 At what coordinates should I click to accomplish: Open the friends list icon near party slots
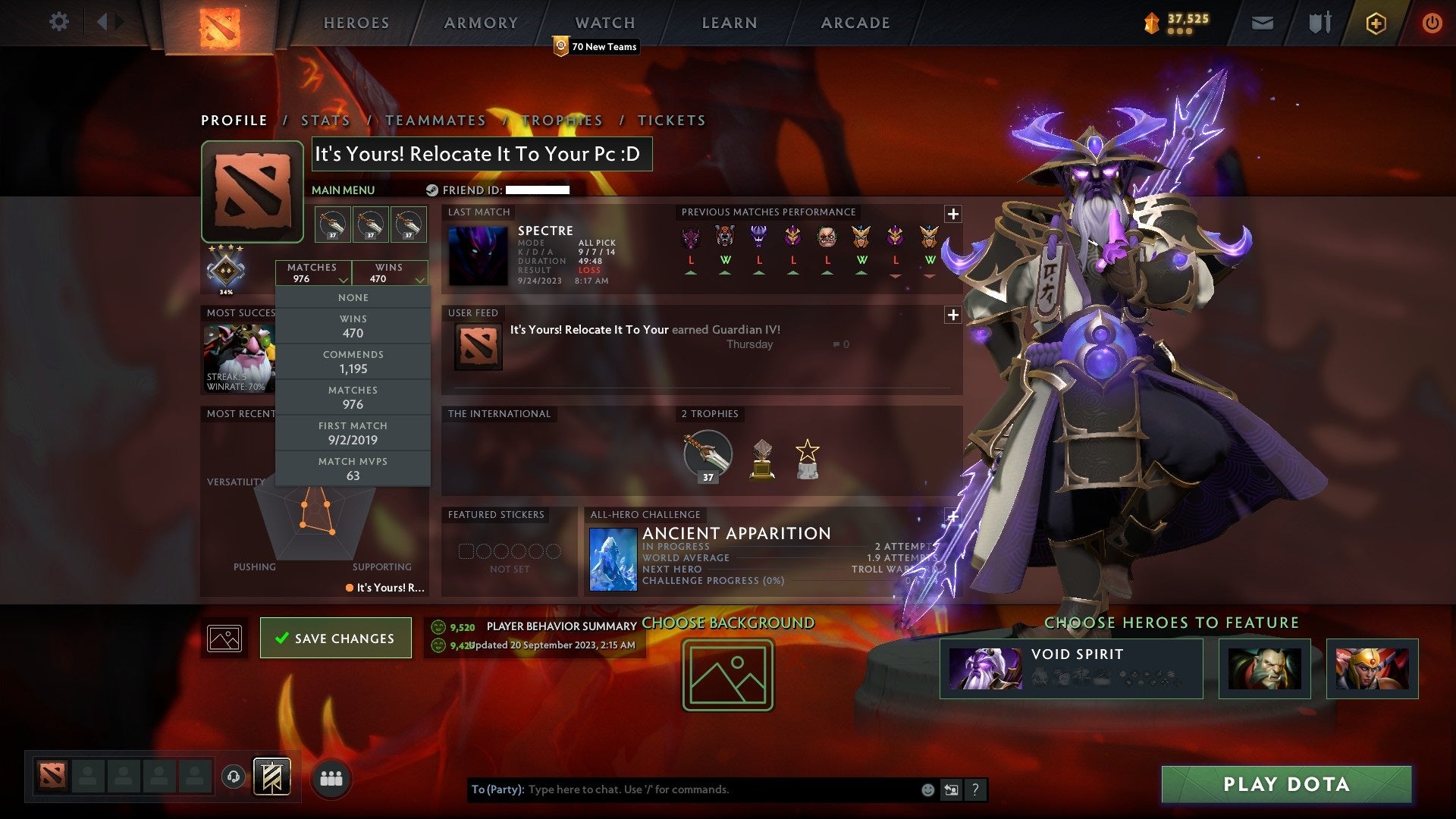tap(329, 777)
